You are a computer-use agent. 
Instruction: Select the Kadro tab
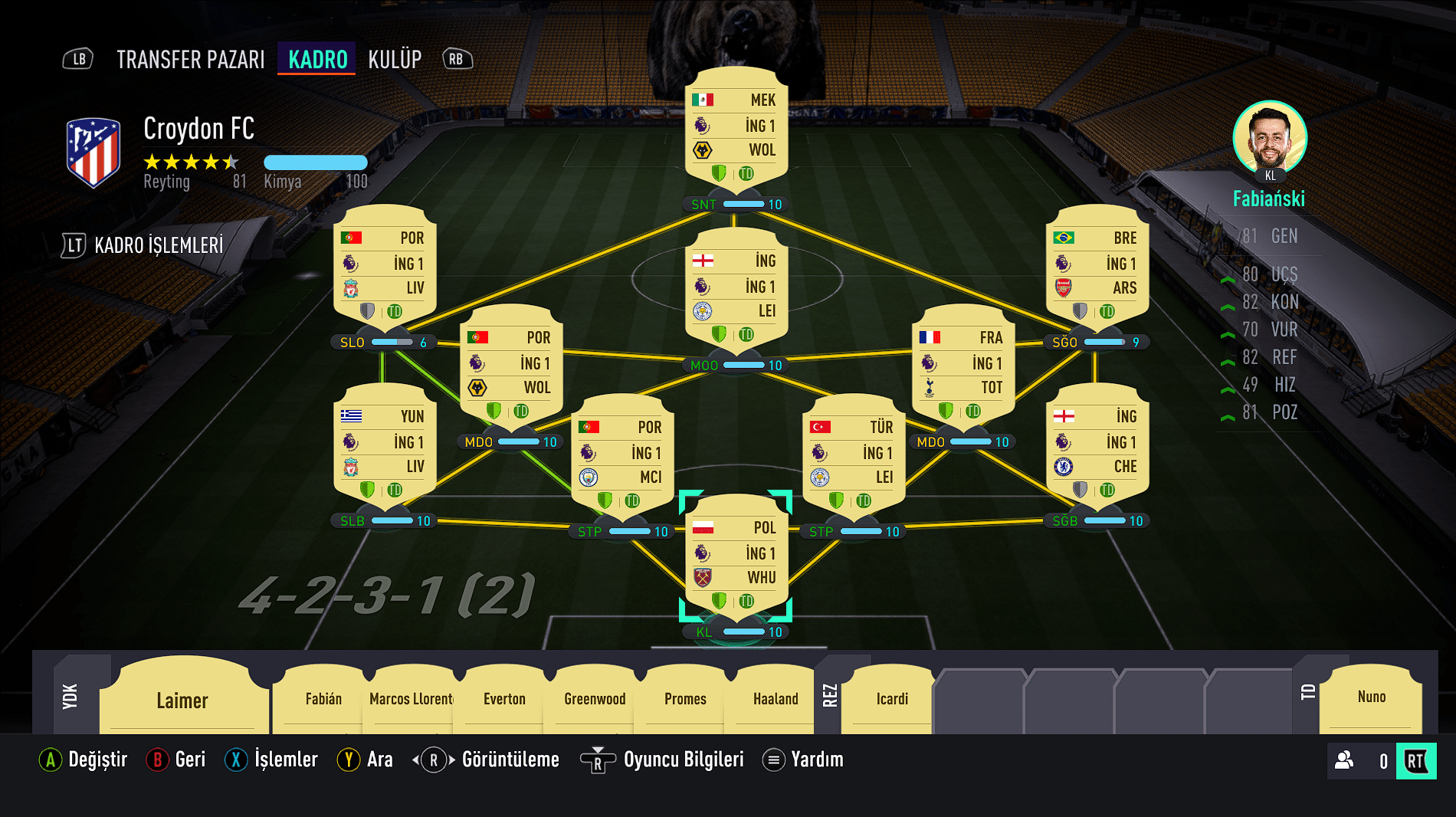[317, 59]
